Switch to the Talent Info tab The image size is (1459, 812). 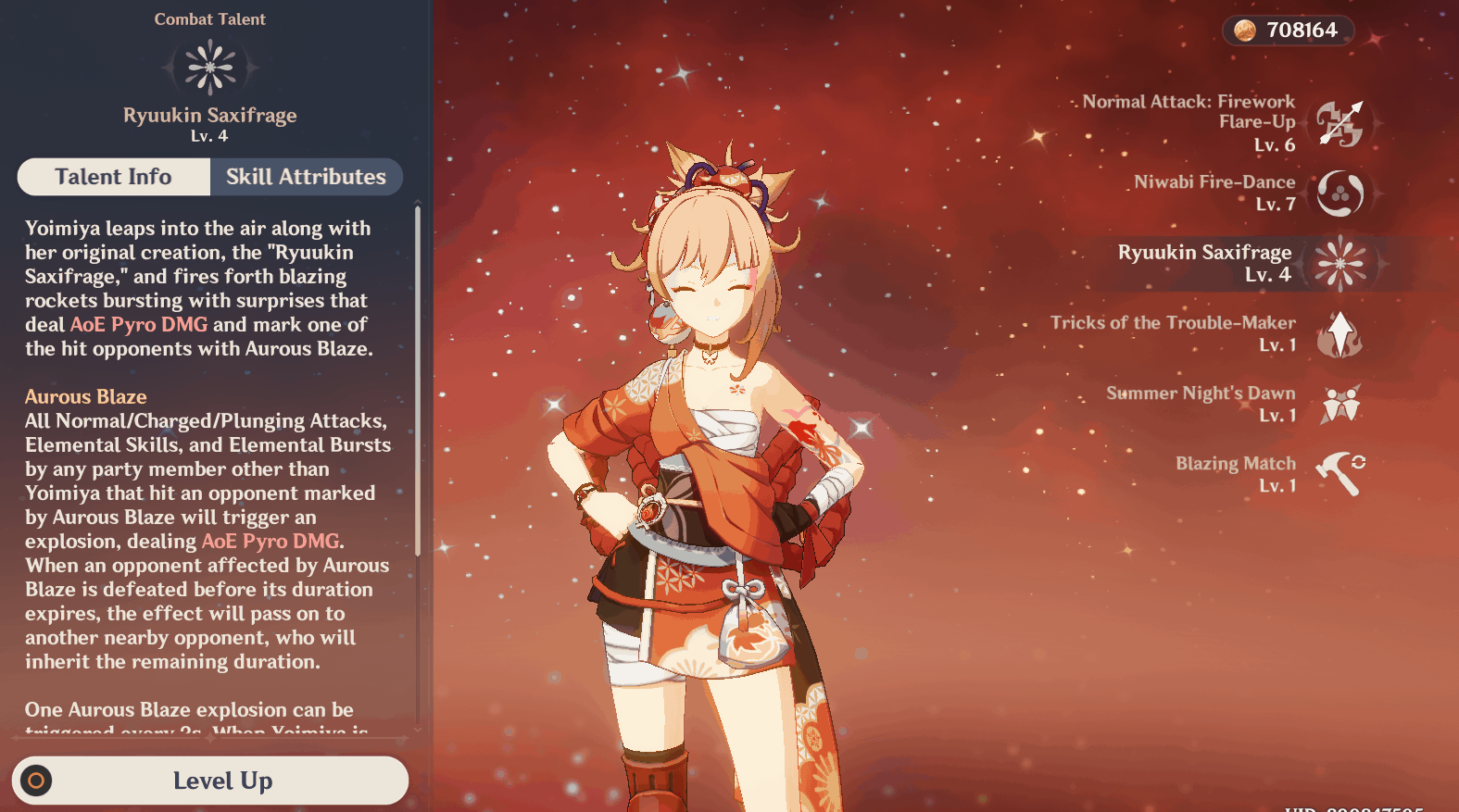click(x=113, y=177)
